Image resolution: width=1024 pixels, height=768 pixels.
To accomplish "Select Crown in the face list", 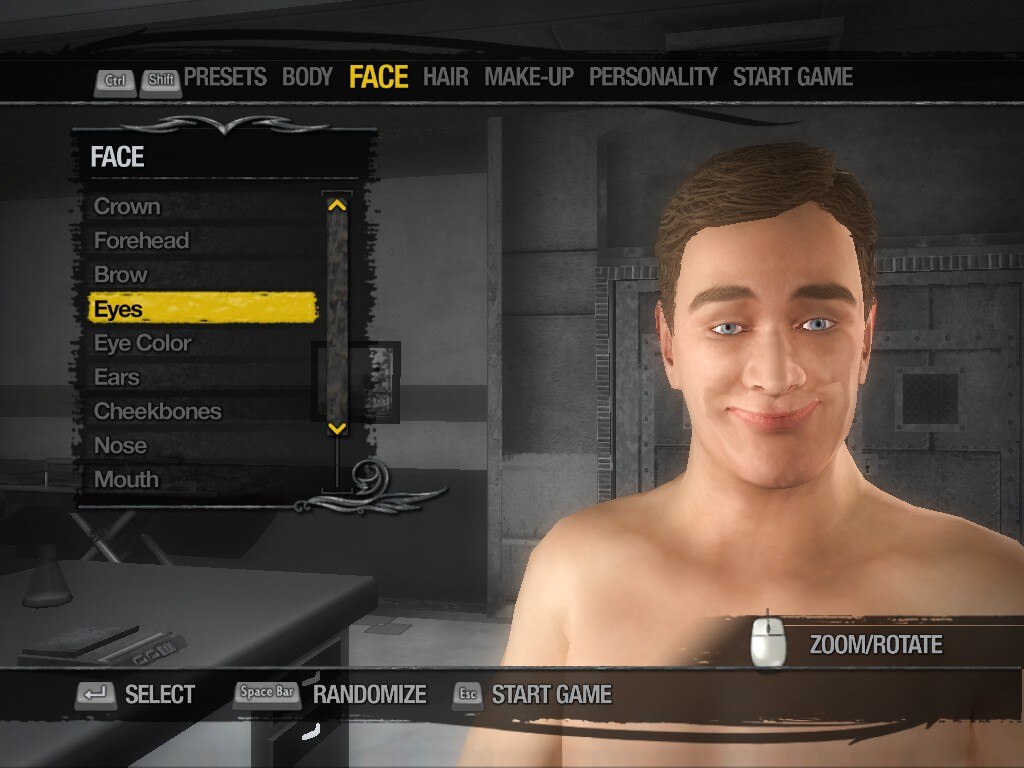I will [127, 207].
